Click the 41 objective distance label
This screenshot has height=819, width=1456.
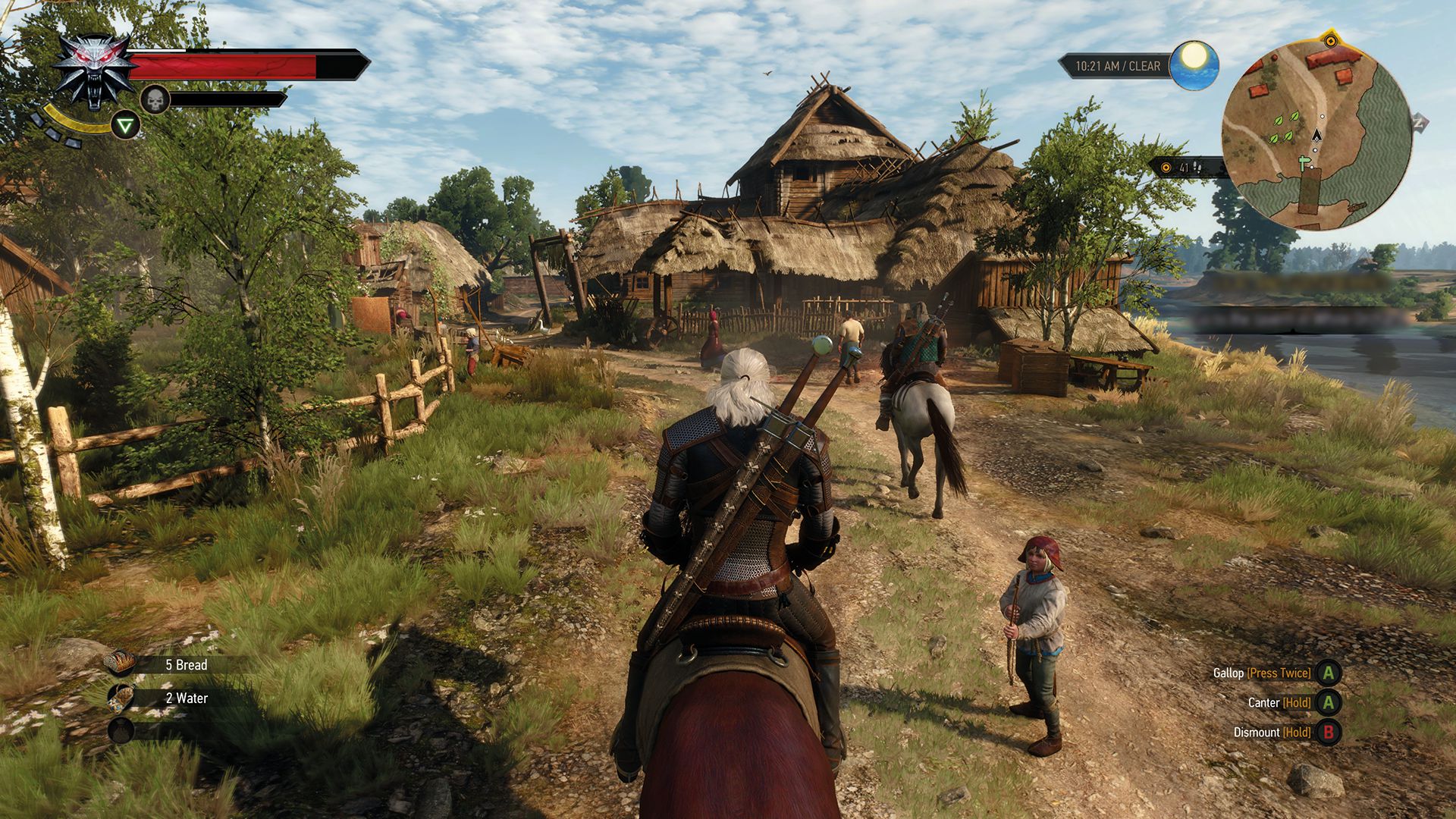[1184, 168]
